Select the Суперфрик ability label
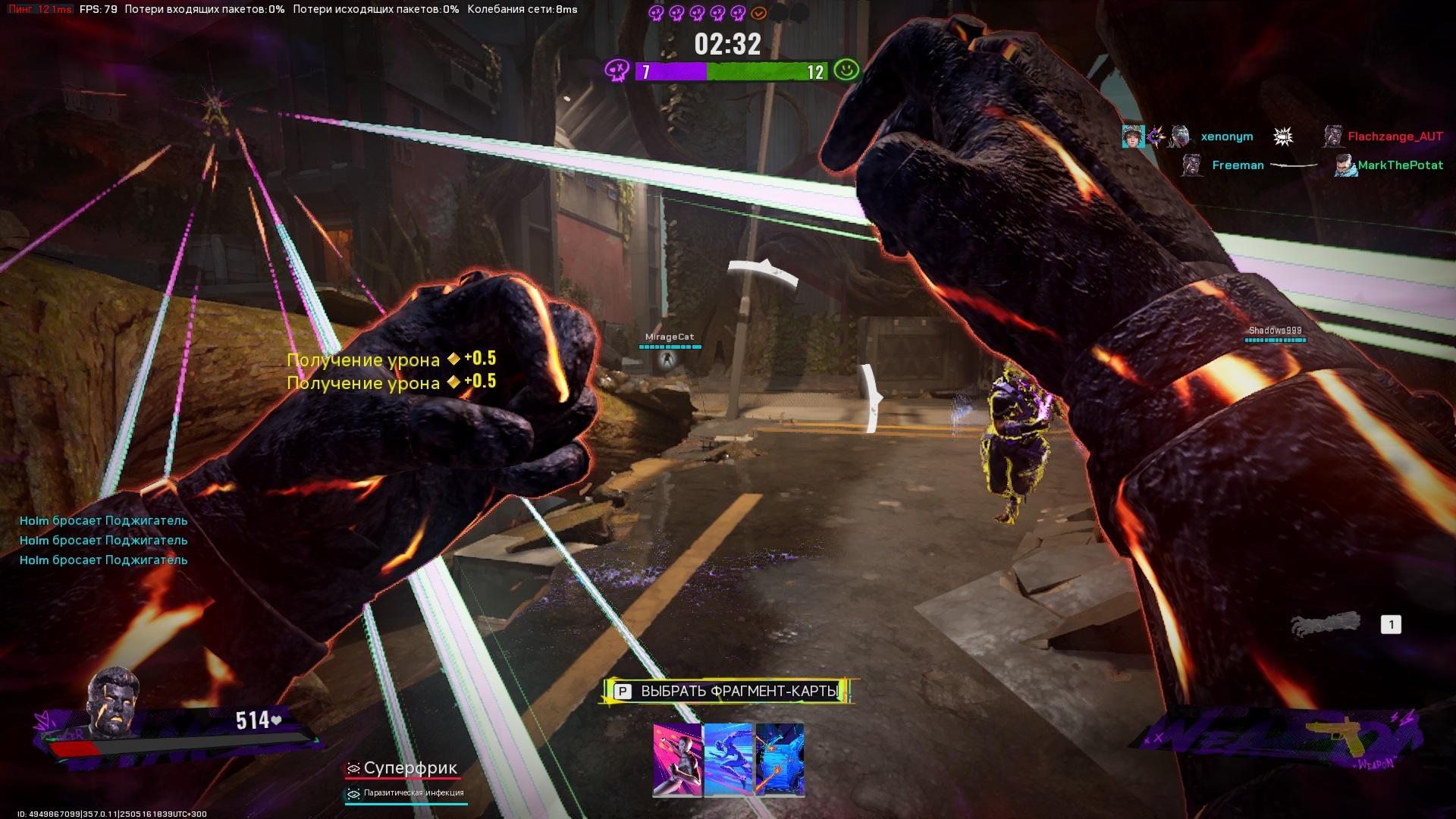The width and height of the screenshot is (1456, 819). 409,768
